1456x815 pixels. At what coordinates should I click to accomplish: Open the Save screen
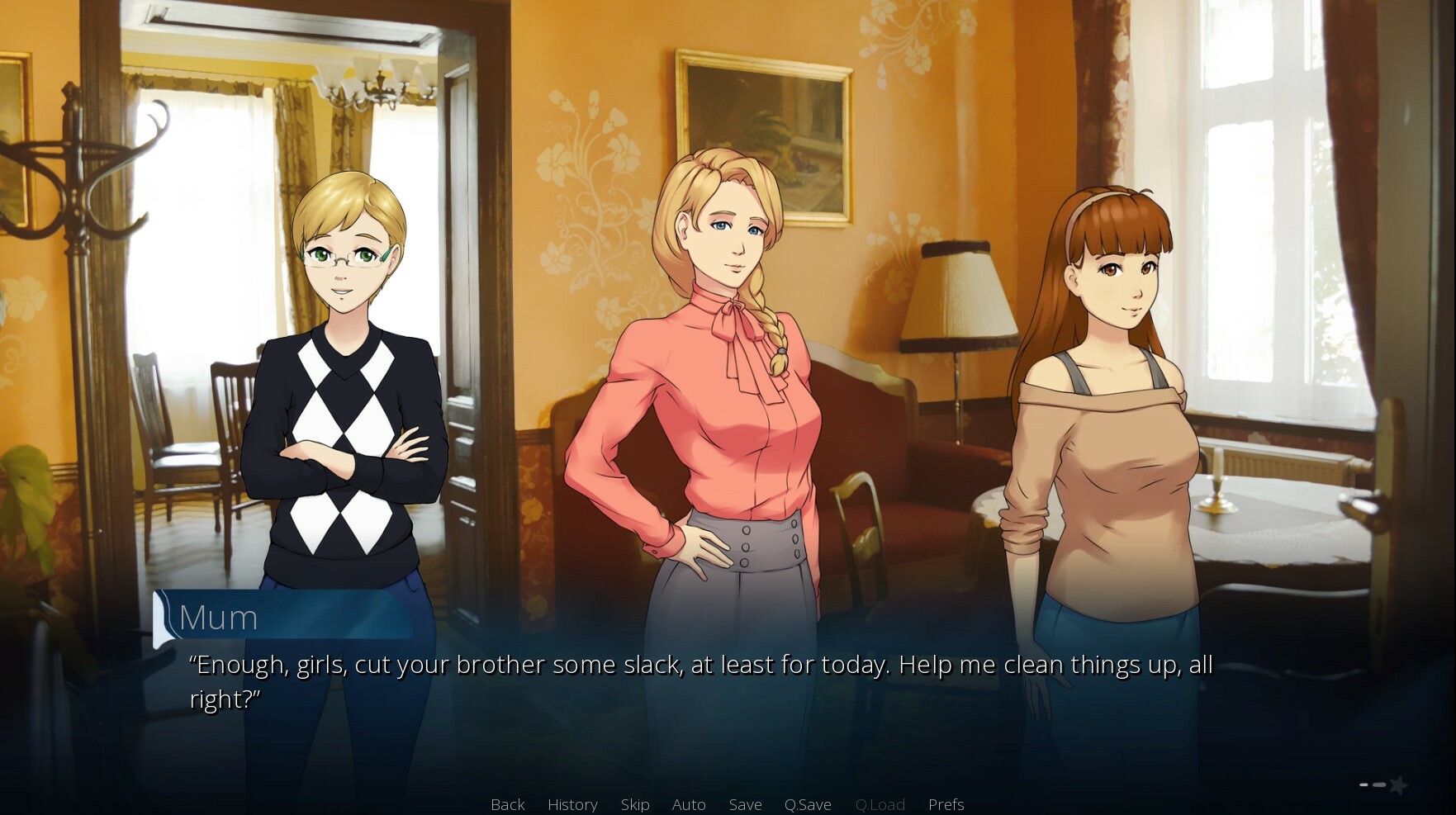tap(744, 803)
